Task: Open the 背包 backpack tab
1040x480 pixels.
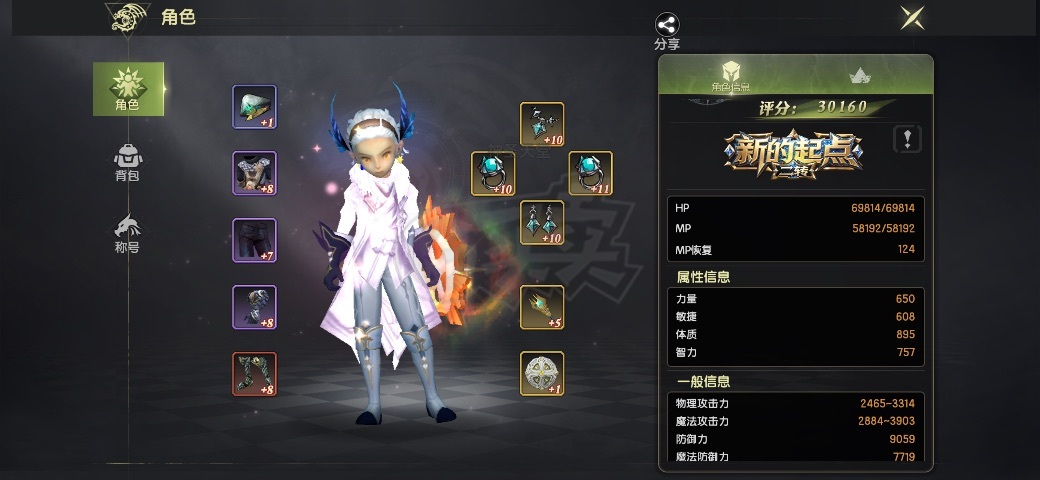Action: [x=128, y=161]
